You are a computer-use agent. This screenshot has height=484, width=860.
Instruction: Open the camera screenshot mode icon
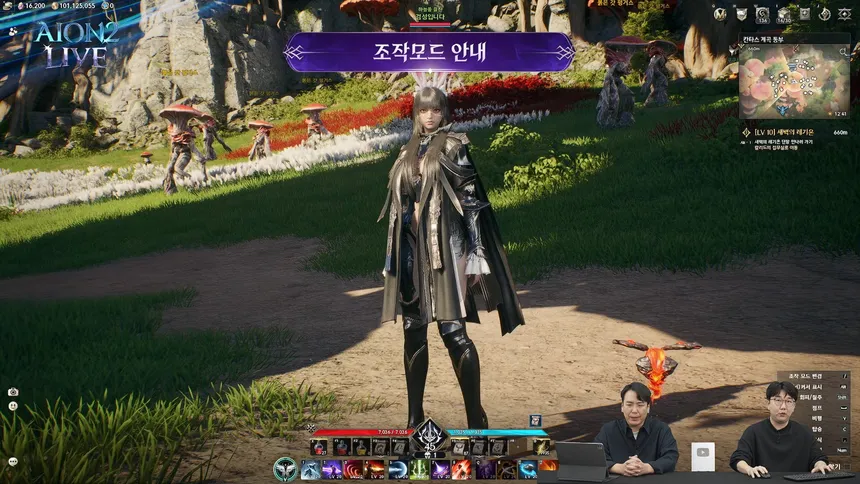click(13, 392)
